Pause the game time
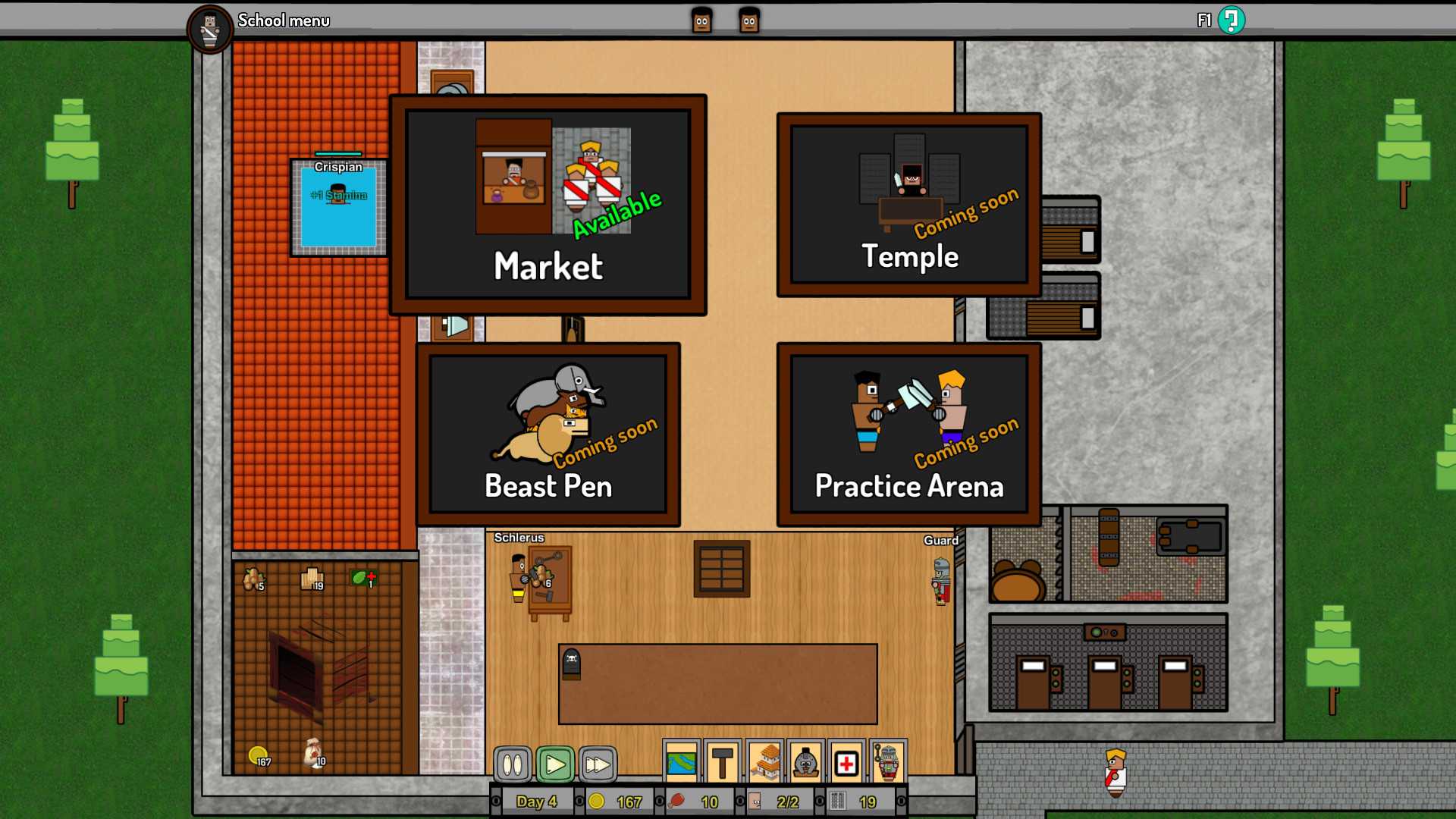The image size is (1456, 819). tap(513, 764)
